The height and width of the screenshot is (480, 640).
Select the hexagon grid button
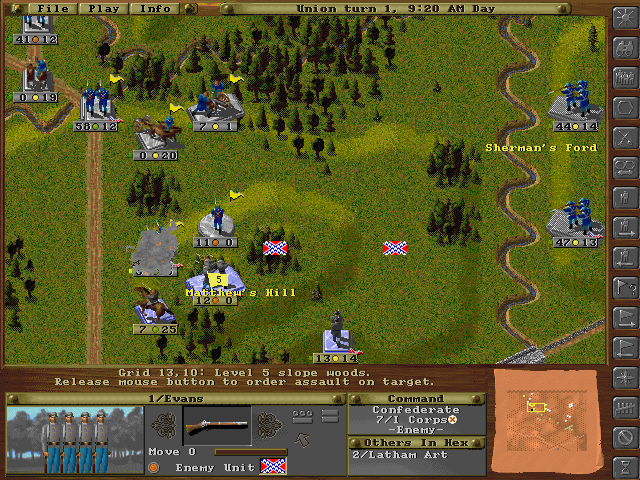pyautogui.click(x=626, y=107)
